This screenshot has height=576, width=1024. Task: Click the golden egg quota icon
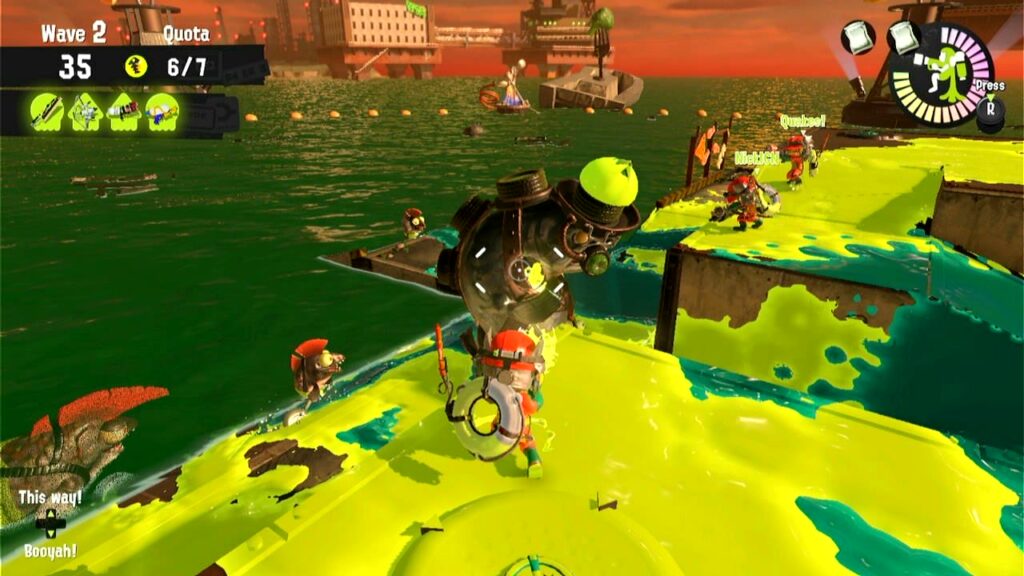136,67
